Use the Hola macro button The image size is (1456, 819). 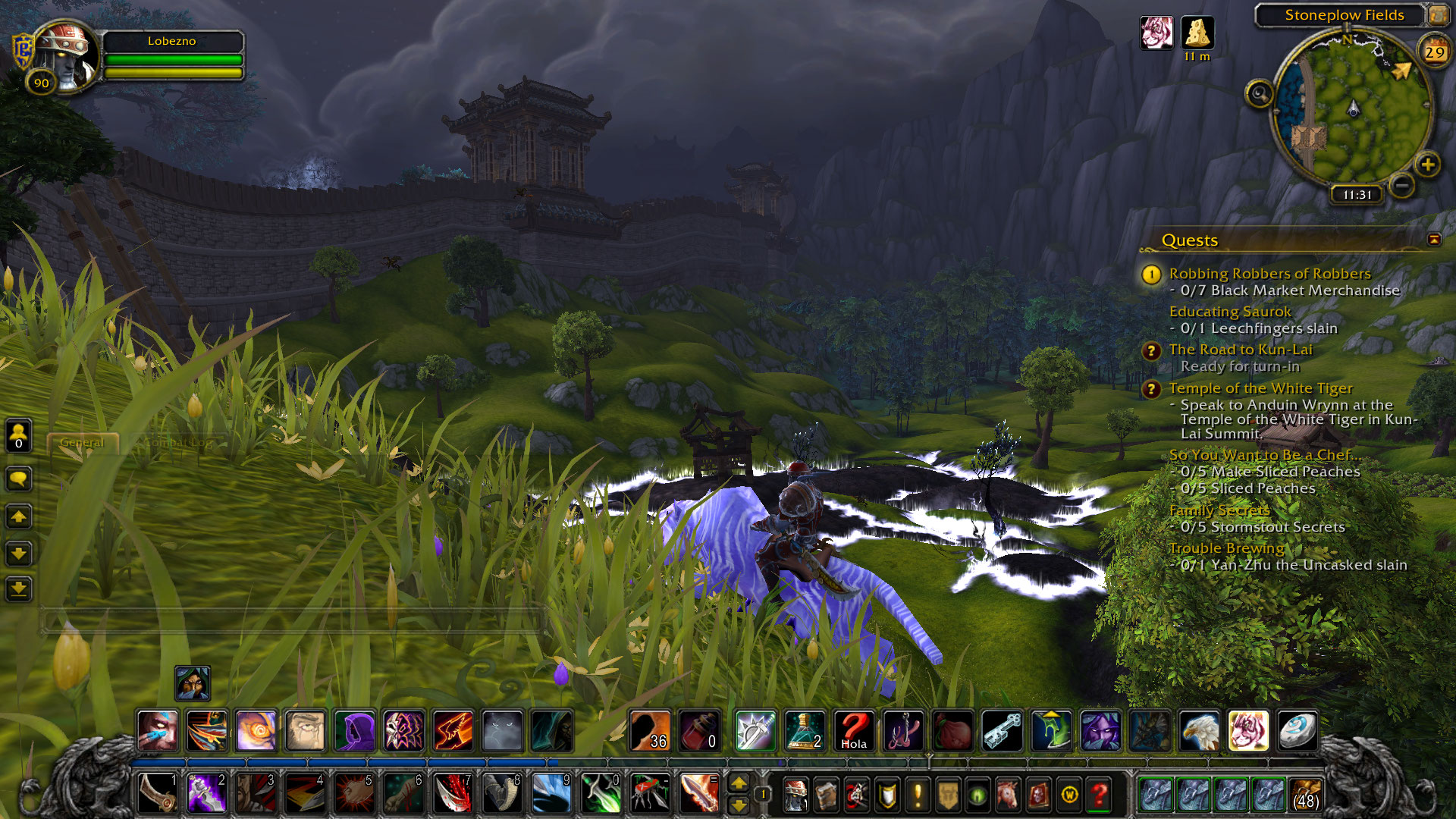pyautogui.click(x=854, y=731)
